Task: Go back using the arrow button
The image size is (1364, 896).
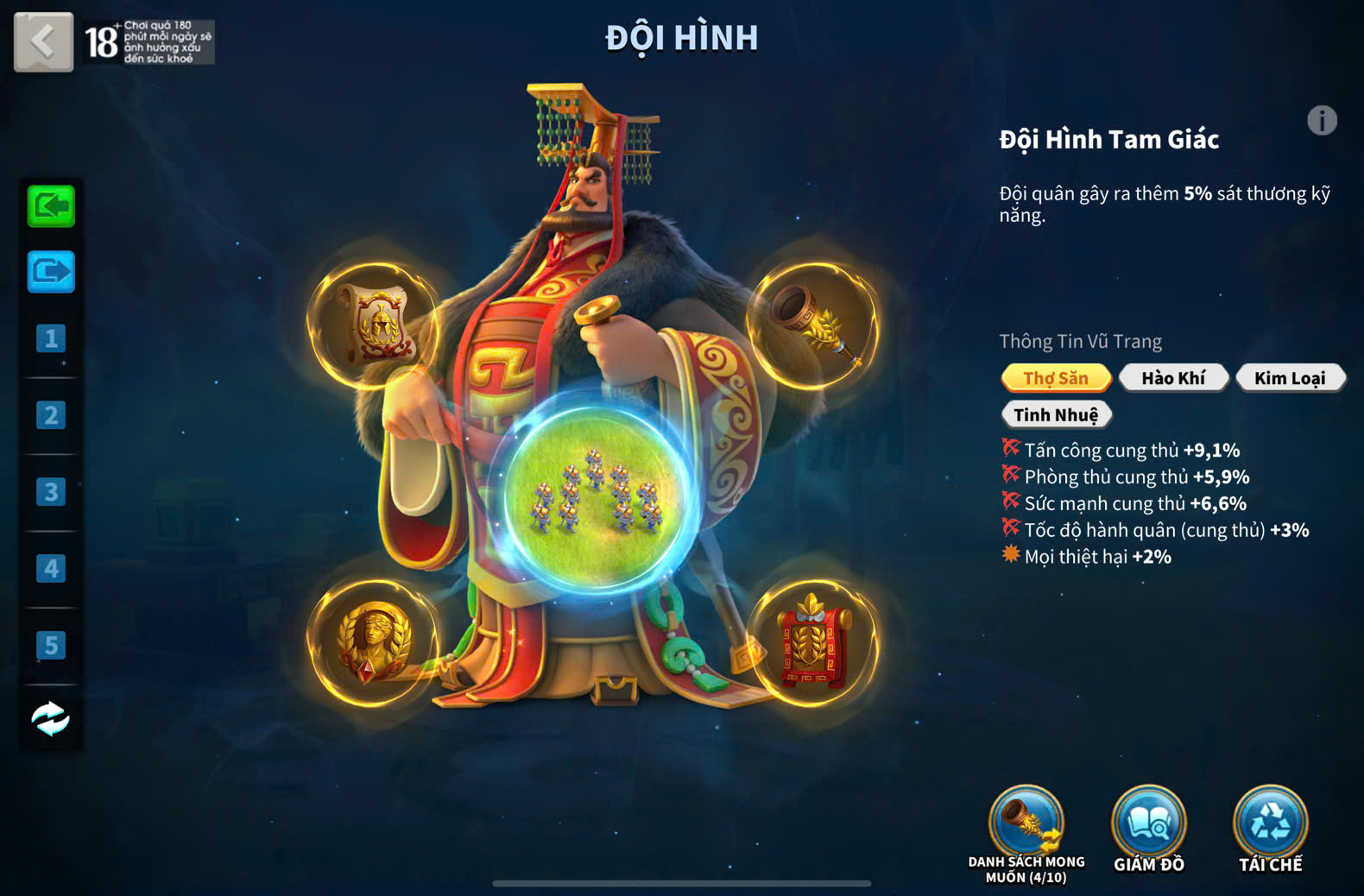Action: click(43, 41)
